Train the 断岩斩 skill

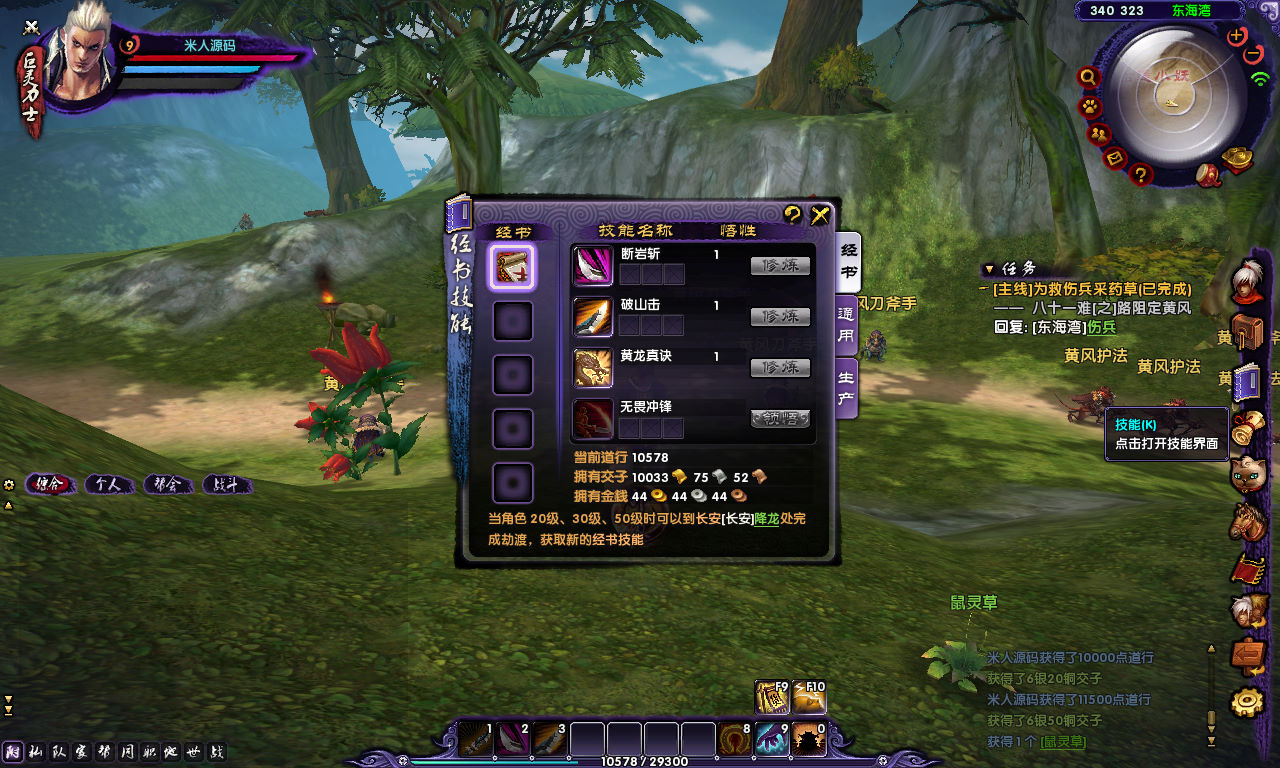pos(780,266)
